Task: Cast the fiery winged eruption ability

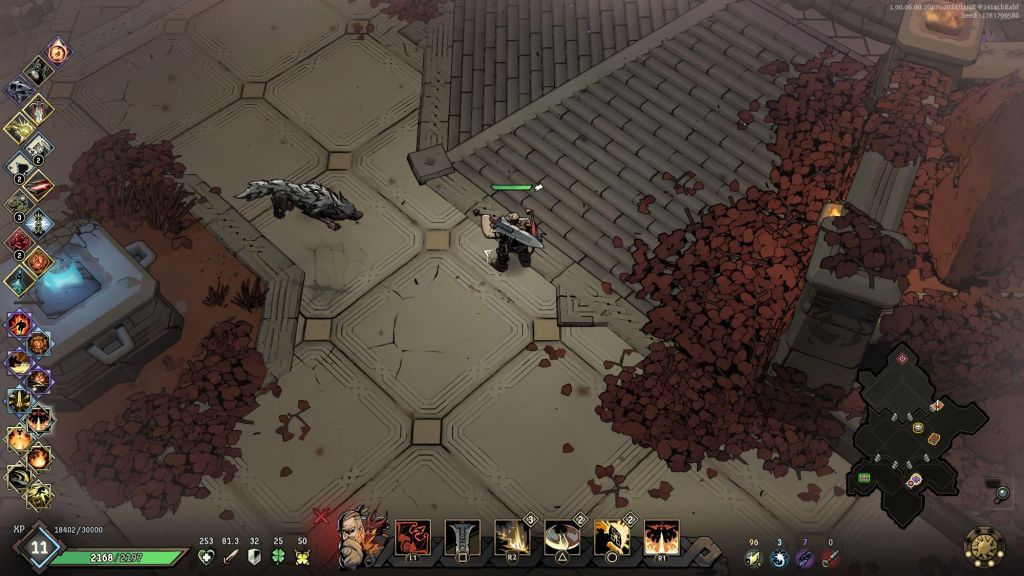Action: pyautogui.click(x=661, y=538)
